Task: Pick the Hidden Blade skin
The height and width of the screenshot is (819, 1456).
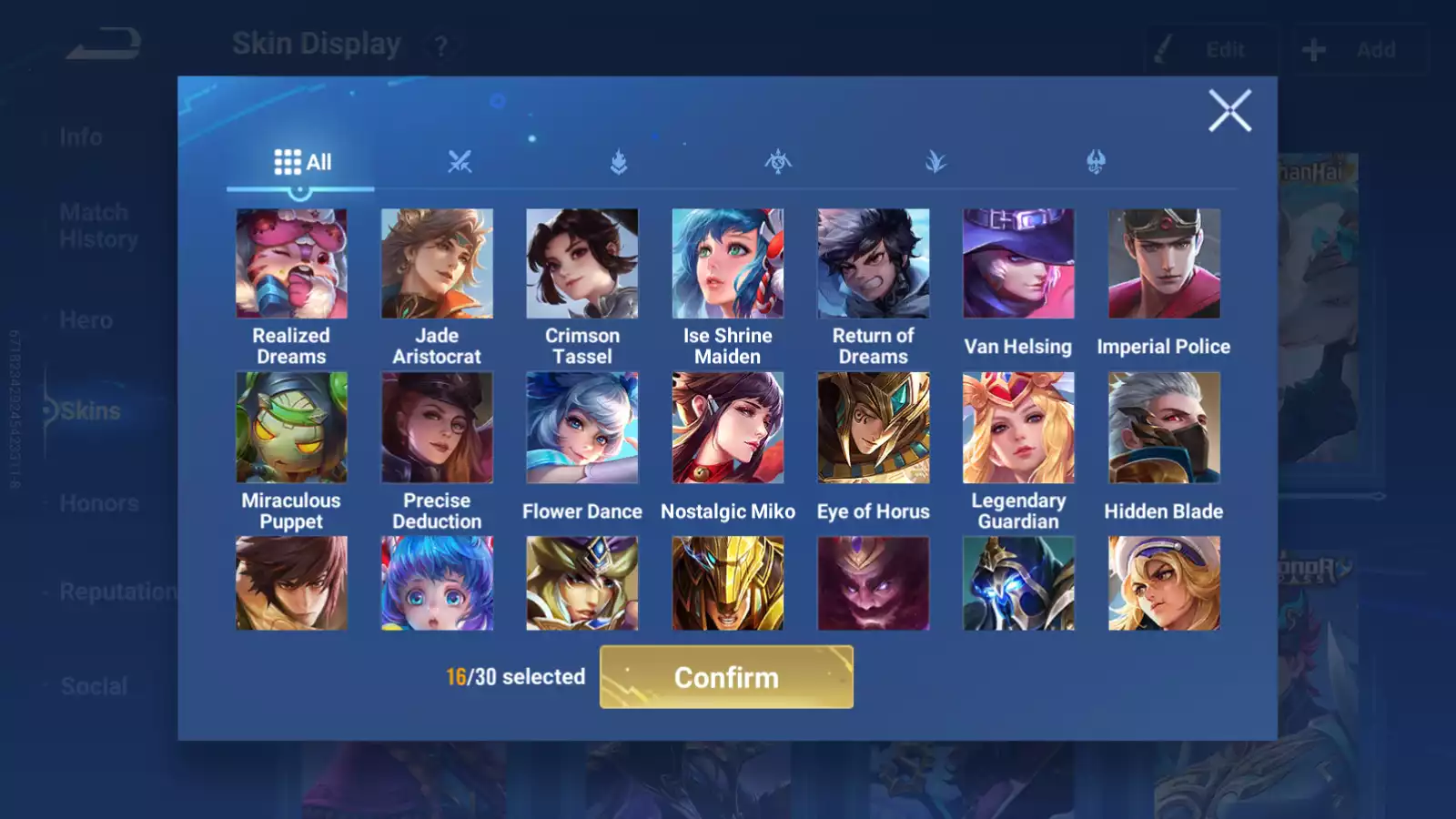Action: 1164,428
